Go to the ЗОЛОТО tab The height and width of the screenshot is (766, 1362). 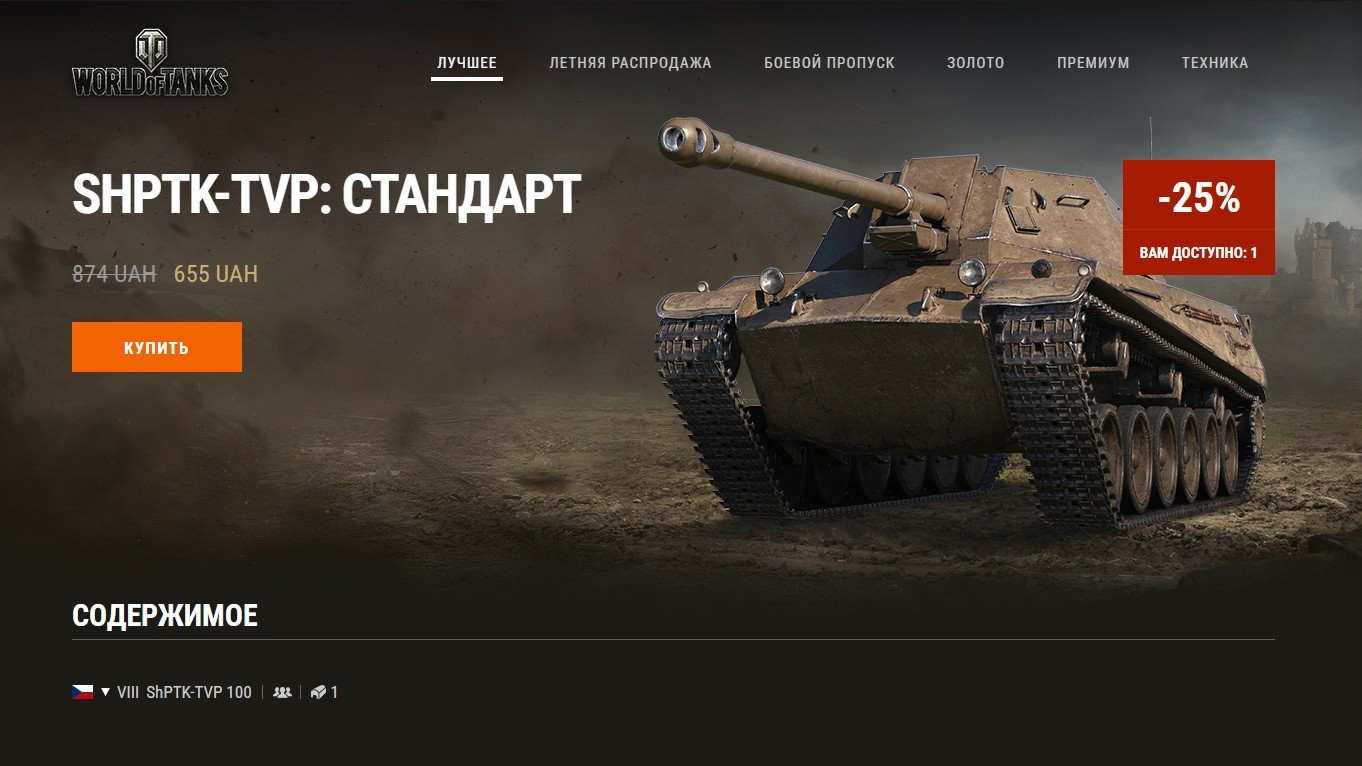coord(975,62)
